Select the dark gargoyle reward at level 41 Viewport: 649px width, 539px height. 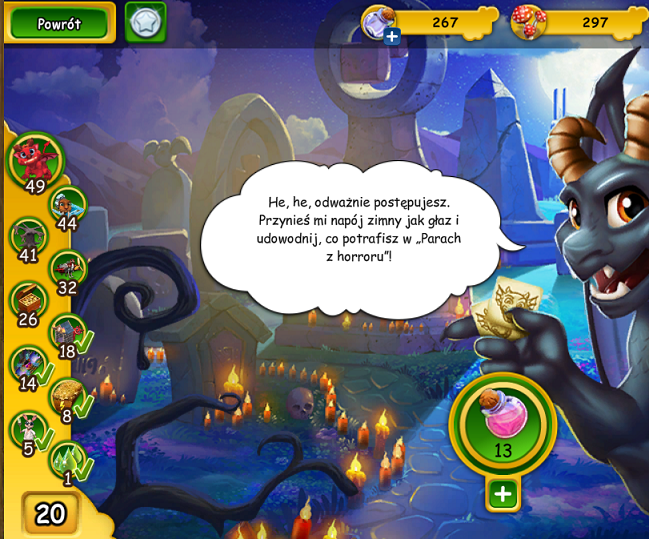point(29,237)
